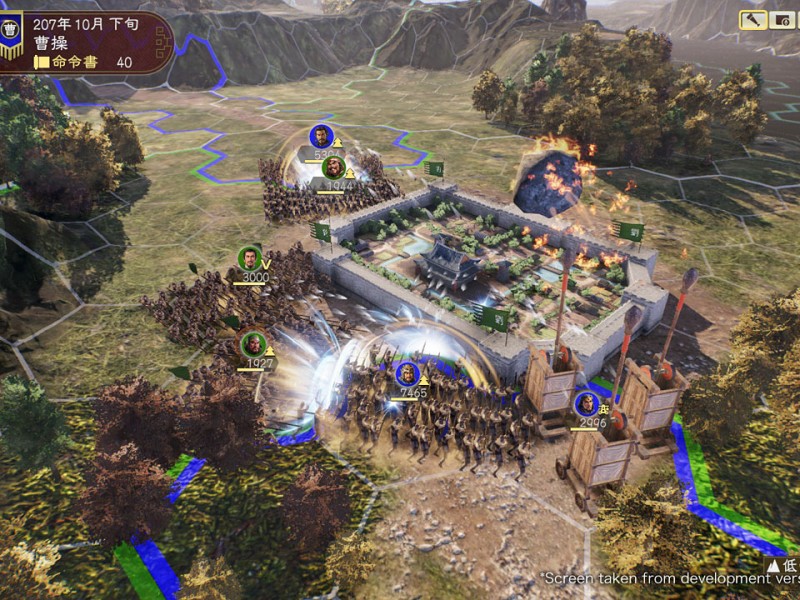Pick the blue army of 7465 troops
Screen dimensions: 800x600
pos(406,375)
